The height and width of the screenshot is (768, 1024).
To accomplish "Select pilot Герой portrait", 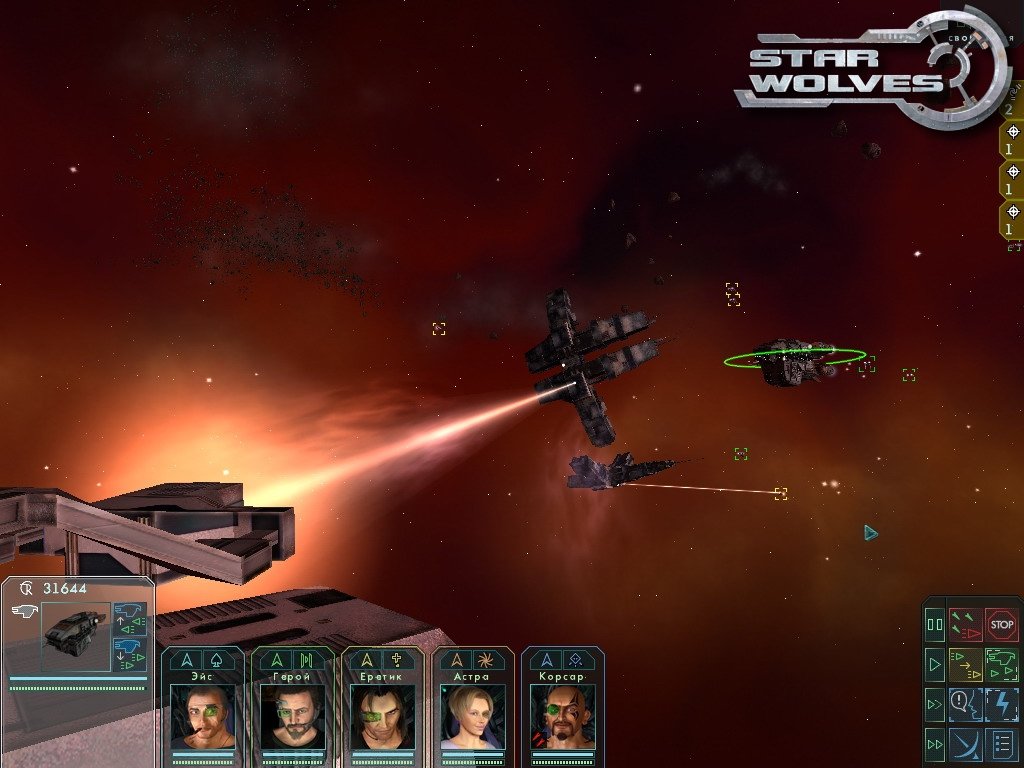I will (x=293, y=716).
